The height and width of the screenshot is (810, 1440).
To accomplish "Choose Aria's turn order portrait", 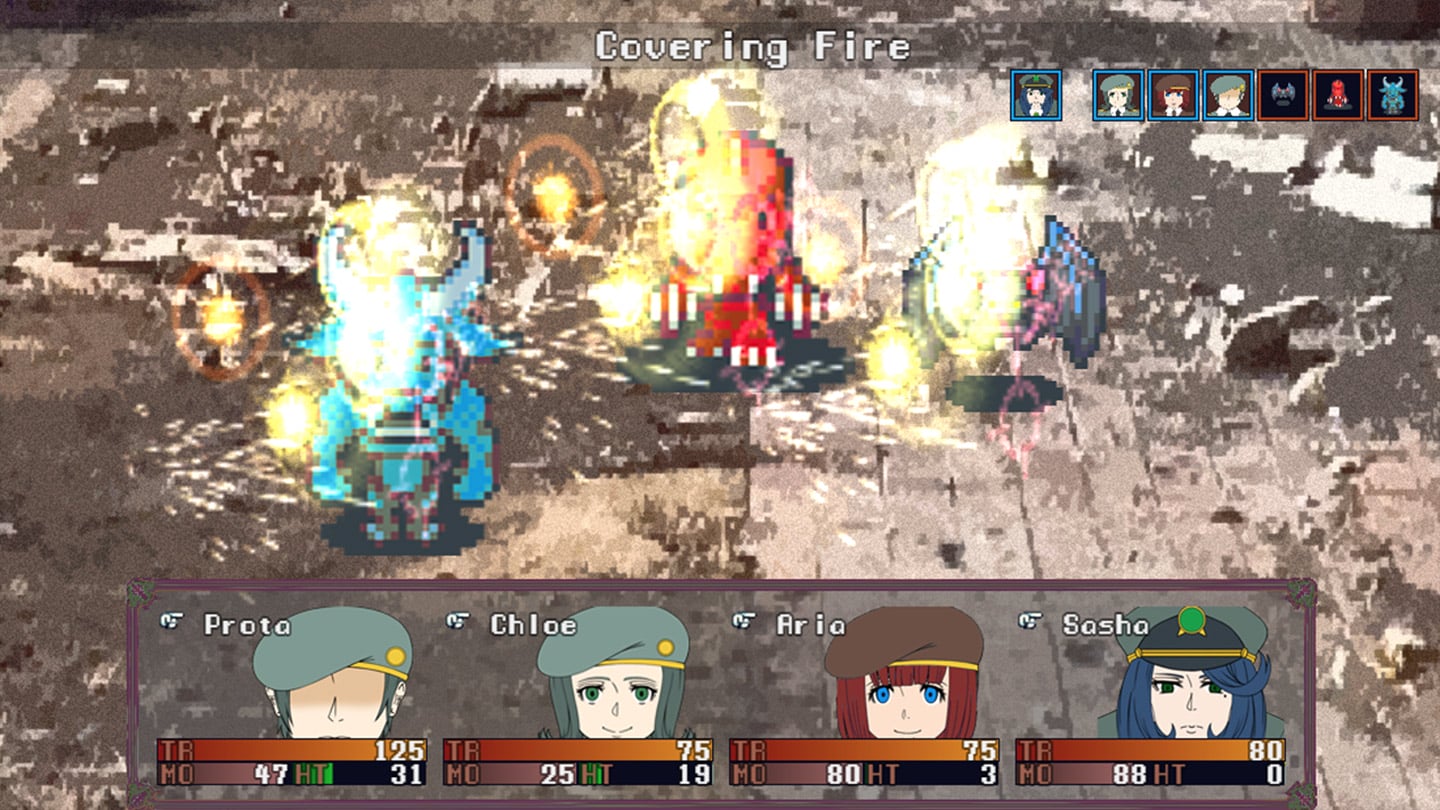I will pyautogui.click(x=1173, y=95).
